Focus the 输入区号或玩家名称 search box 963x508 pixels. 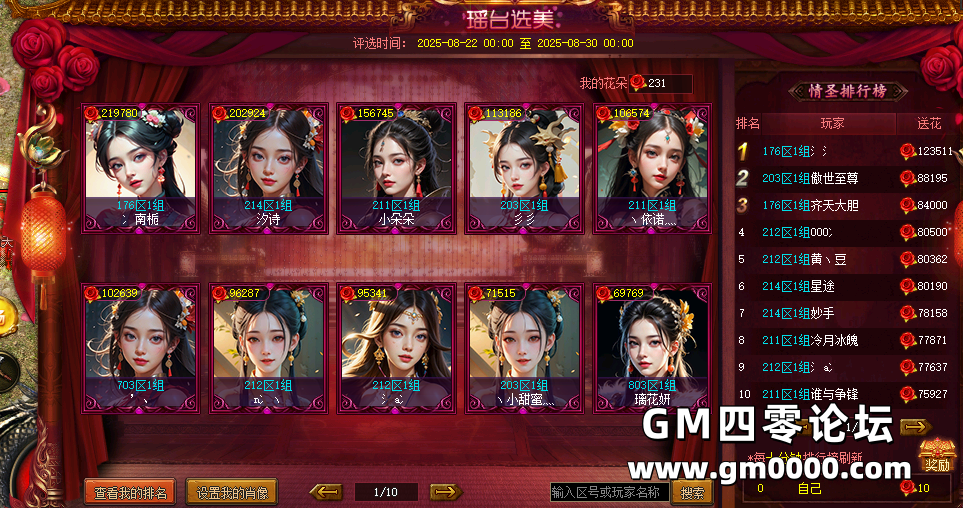click(x=609, y=492)
